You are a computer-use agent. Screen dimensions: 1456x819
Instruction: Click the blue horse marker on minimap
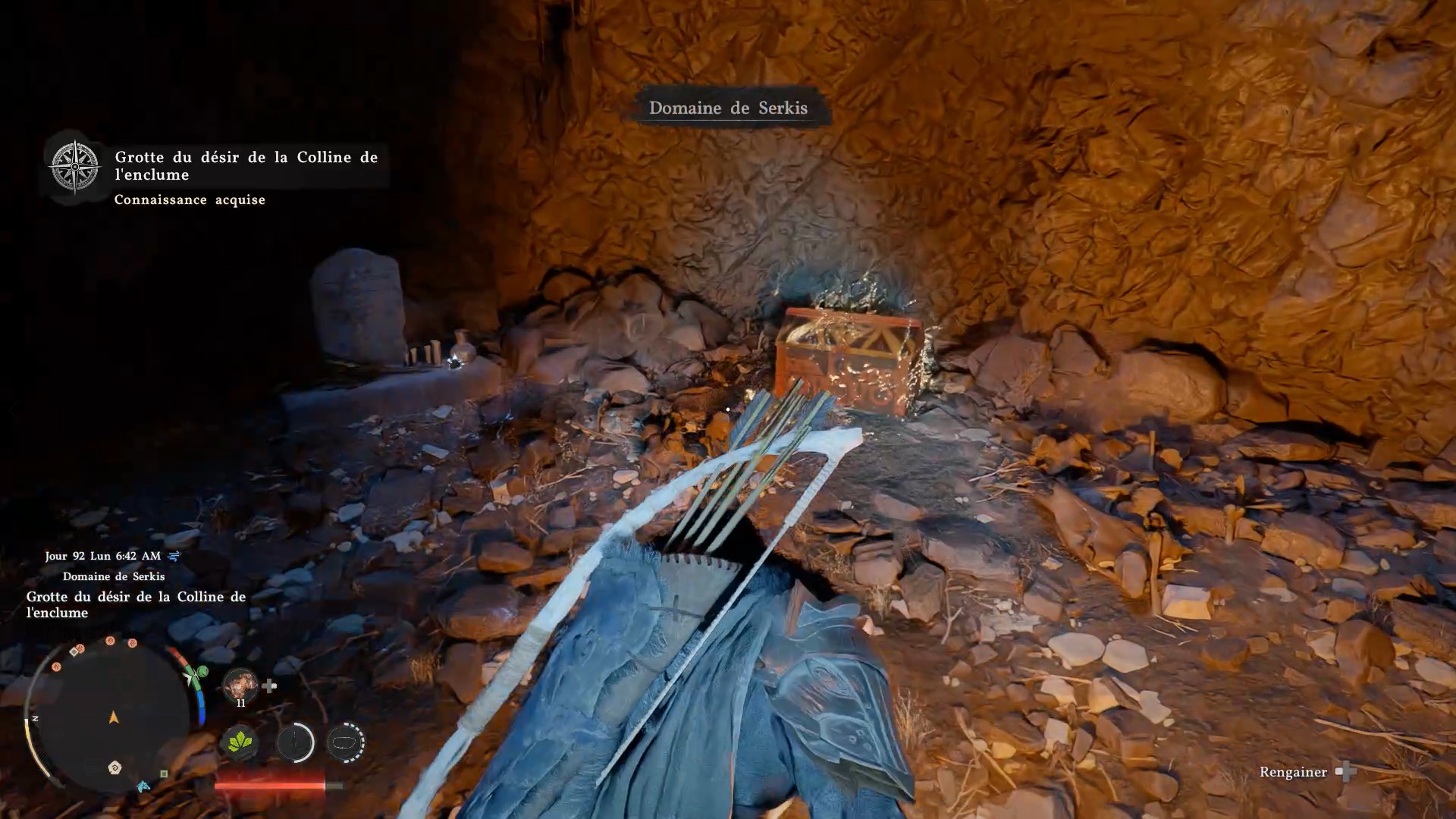[143, 786]
